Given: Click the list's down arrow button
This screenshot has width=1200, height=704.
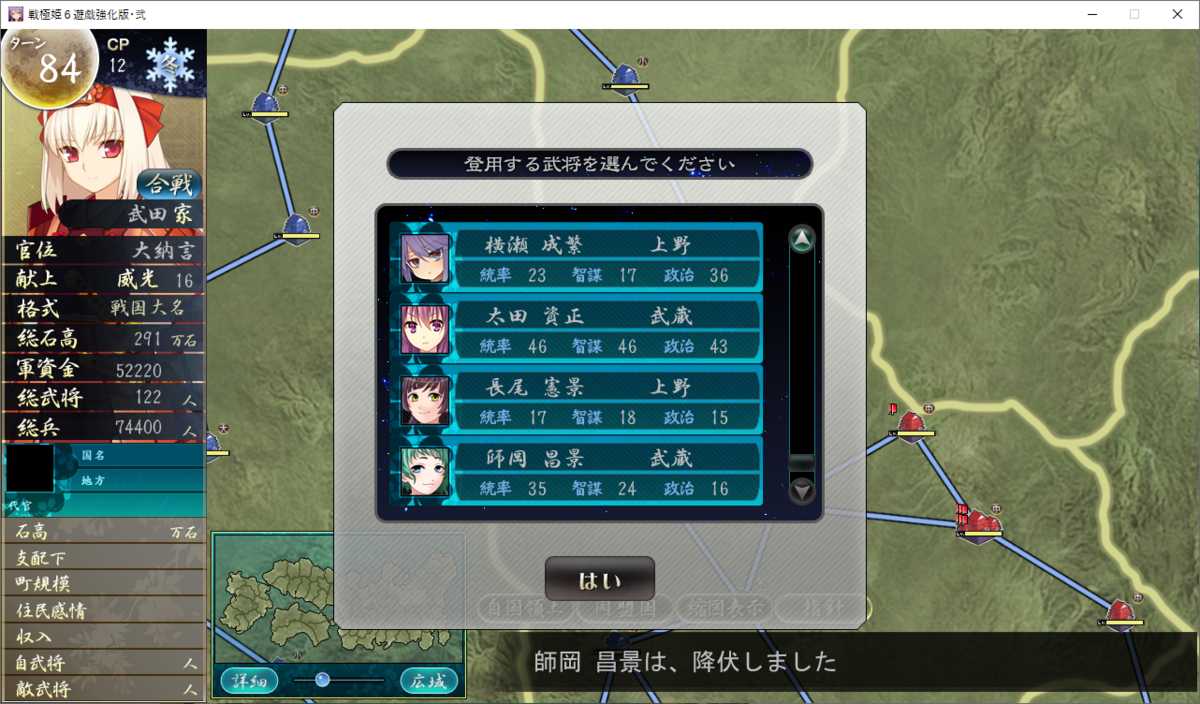Looking at the screenshot, I should (x=802, y=491).
